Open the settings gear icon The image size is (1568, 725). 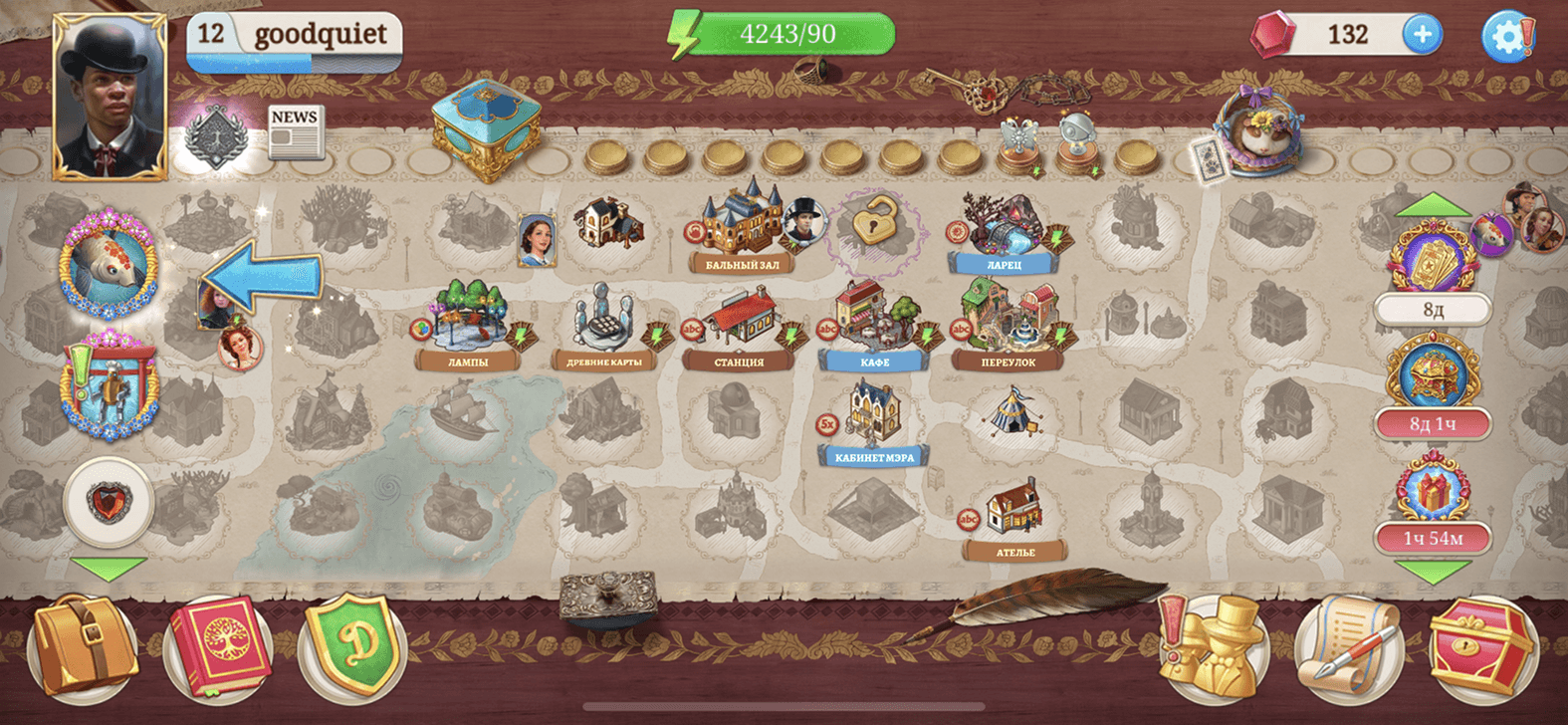pos(1507,37)
